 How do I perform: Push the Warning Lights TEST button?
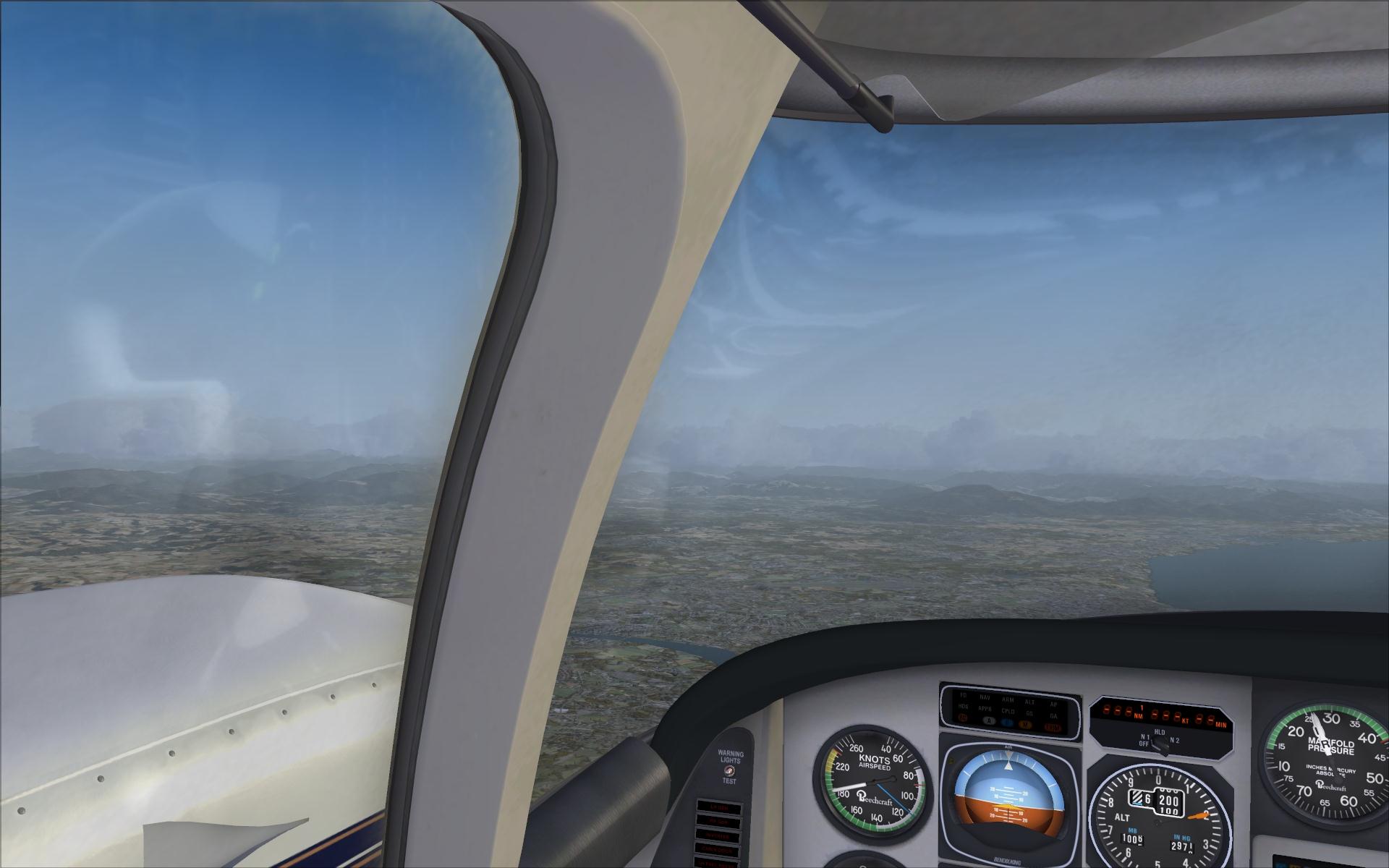729,771
